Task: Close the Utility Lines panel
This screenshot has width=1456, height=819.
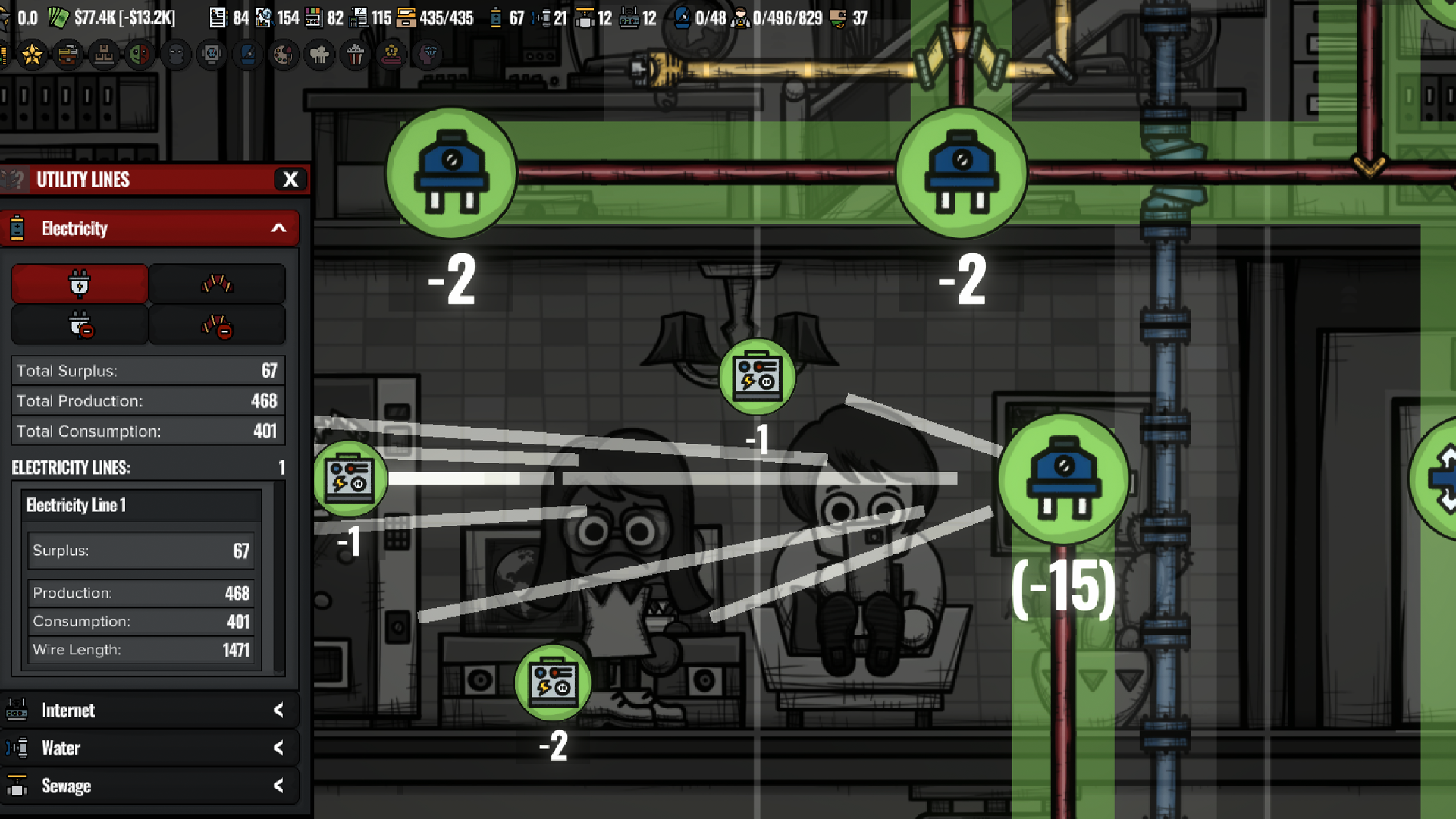Action: coord(290,180)
